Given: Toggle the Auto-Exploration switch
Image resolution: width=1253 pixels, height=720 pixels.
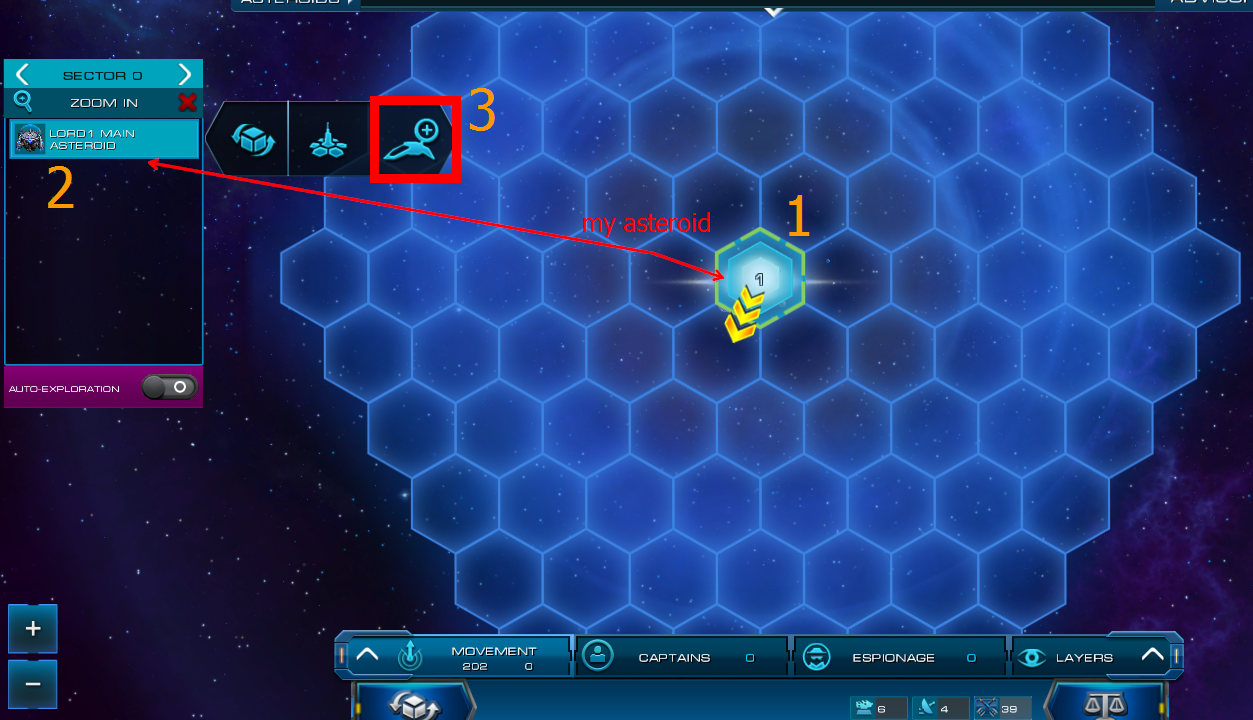Looking at the screenshot, I should [169, 387].
